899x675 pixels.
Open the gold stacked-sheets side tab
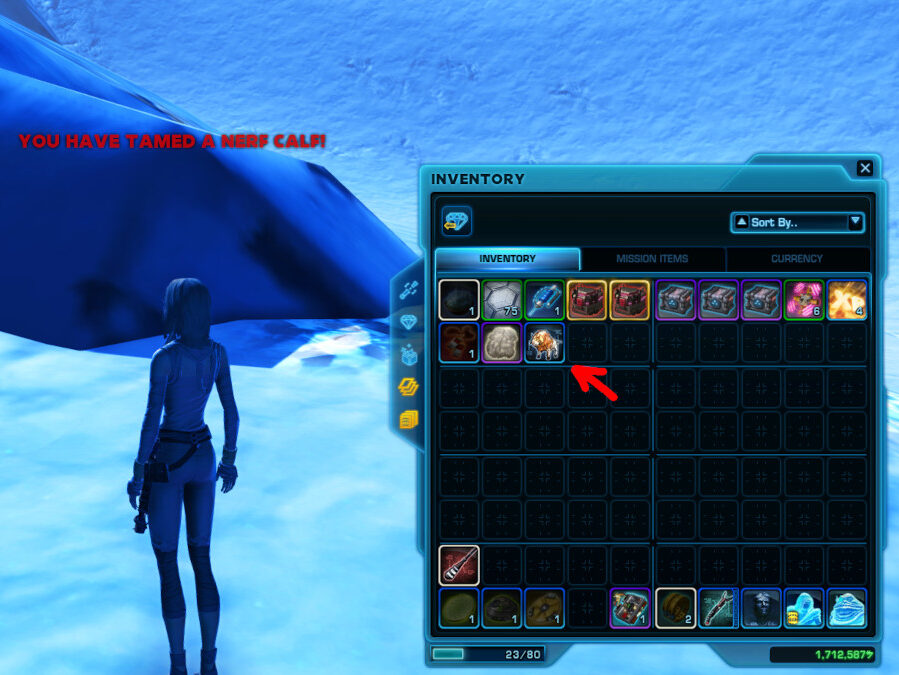(x=408, y=419)
